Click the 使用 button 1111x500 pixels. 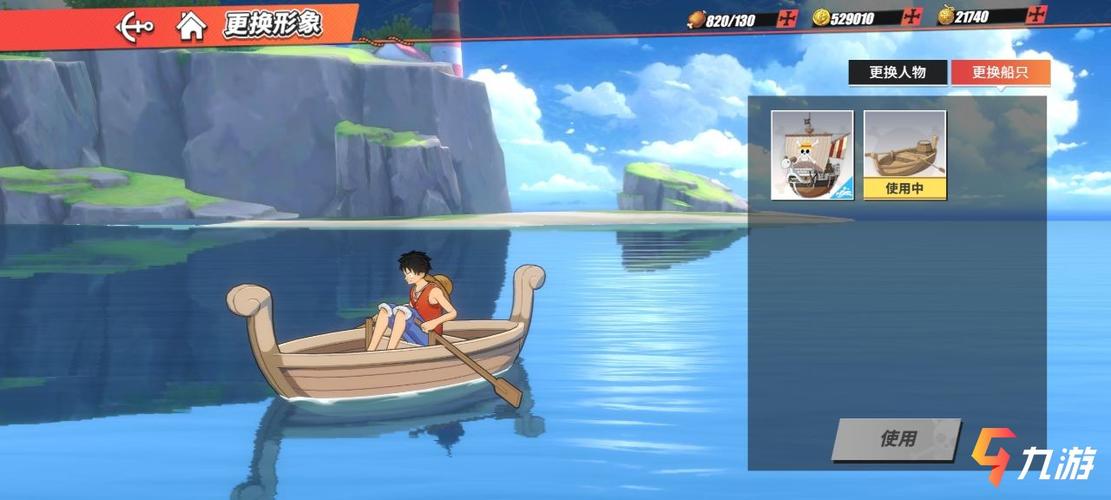pyautogui.click(x=896, y=439)
